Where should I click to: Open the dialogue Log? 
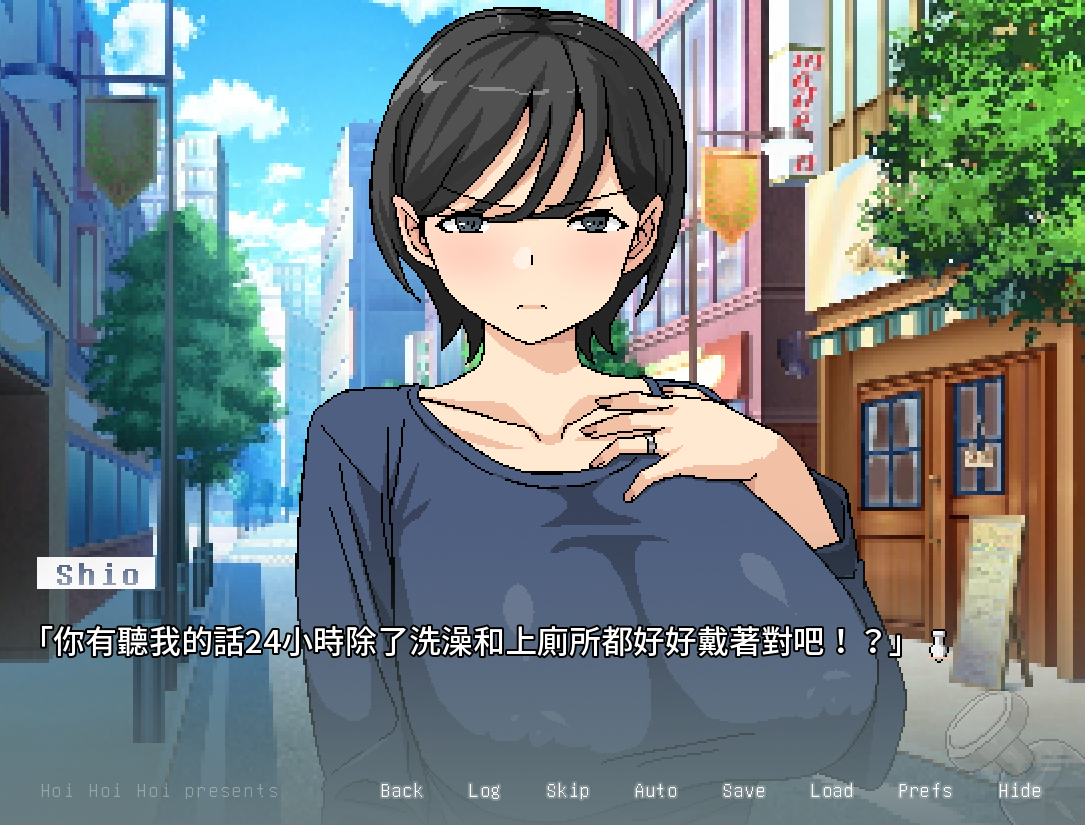pos(484,791)
